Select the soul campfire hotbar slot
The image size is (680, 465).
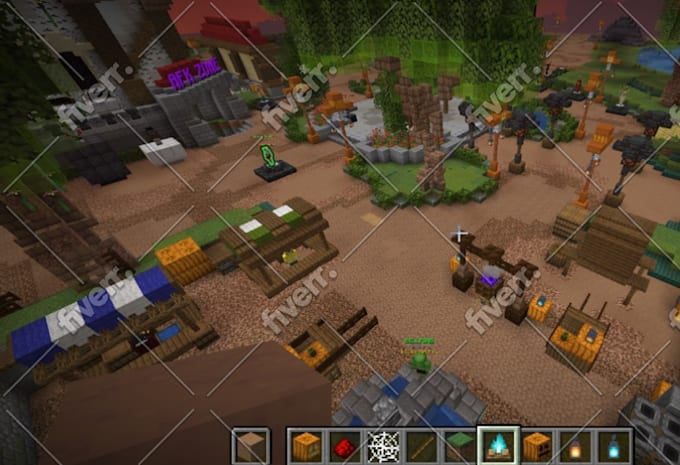498,446
